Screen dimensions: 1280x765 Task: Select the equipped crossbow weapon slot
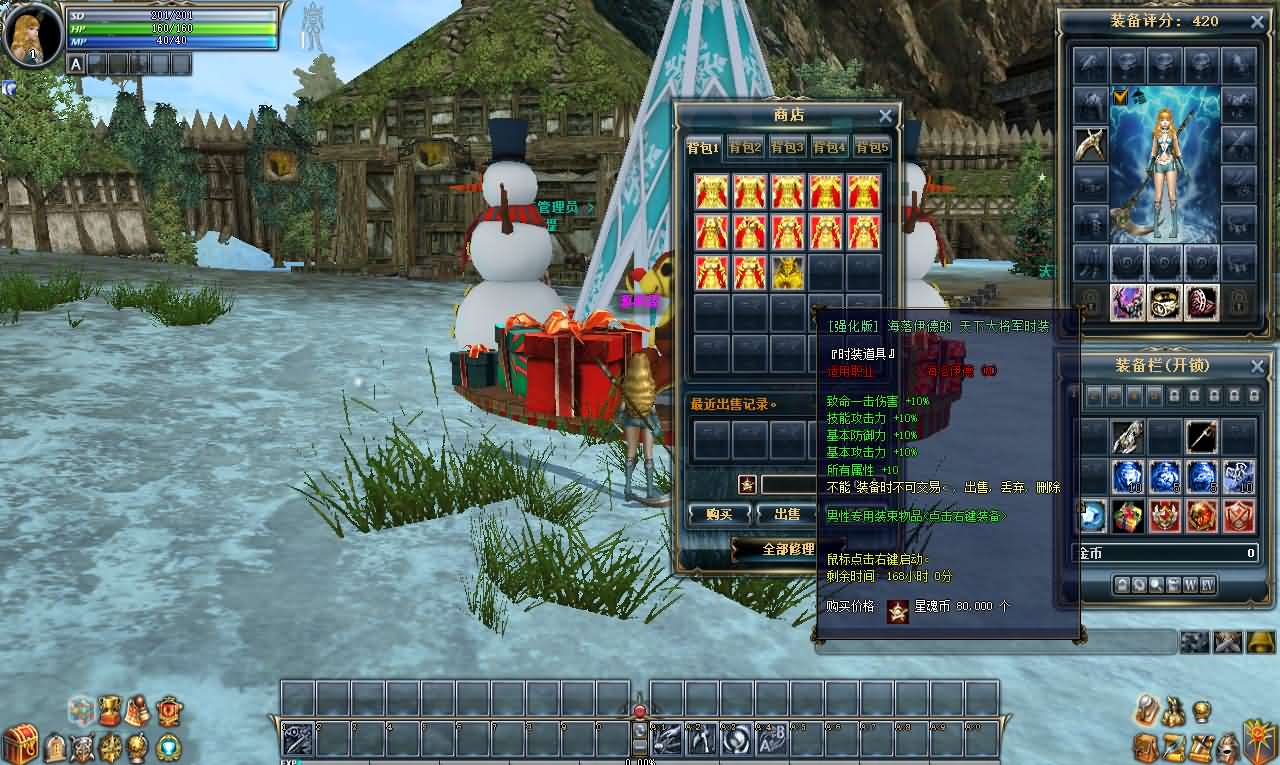[1091, 144]
